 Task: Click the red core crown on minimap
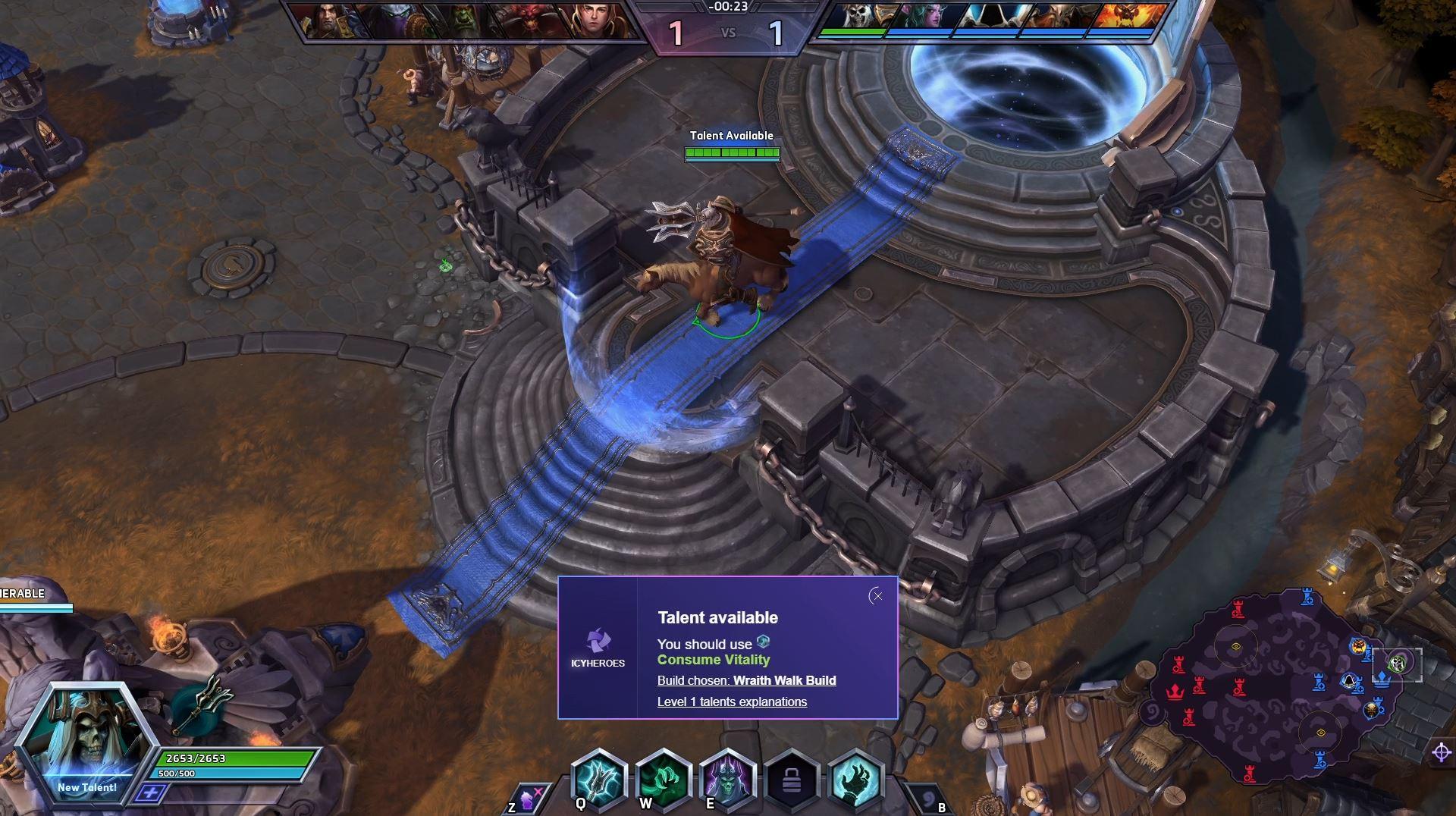1174,692
